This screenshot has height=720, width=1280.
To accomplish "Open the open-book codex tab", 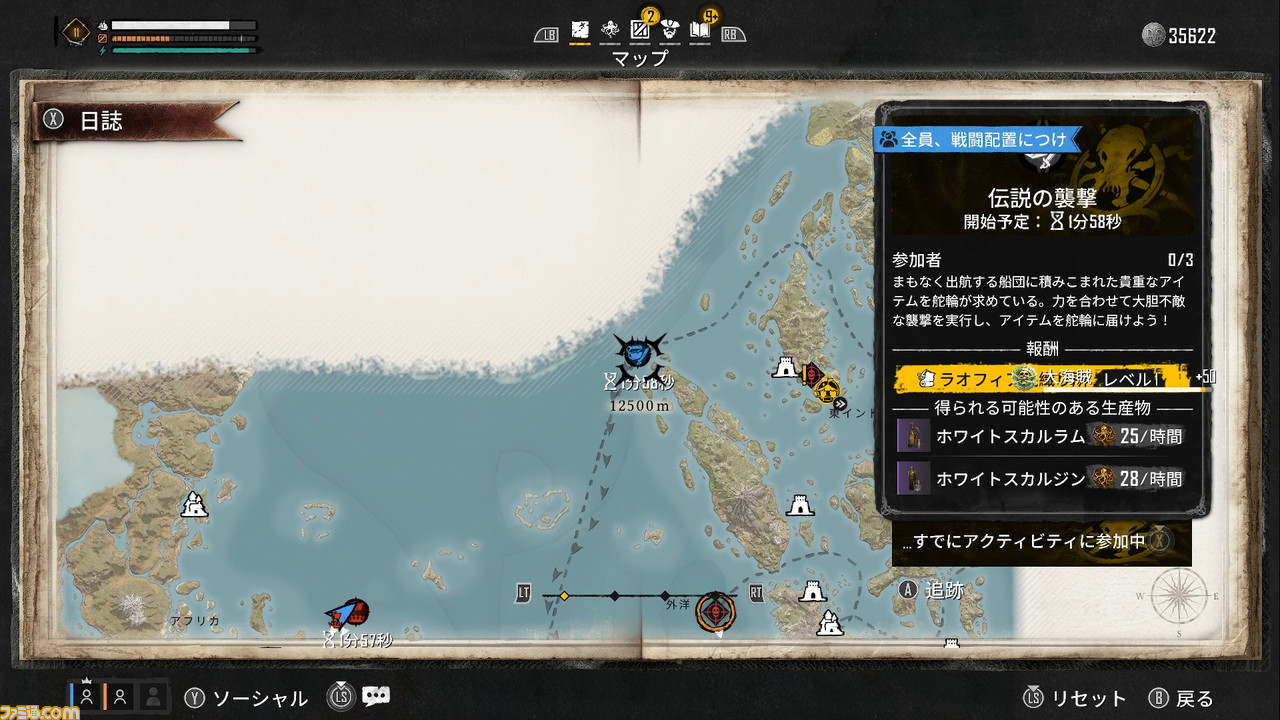I will [x=700, y=31].
